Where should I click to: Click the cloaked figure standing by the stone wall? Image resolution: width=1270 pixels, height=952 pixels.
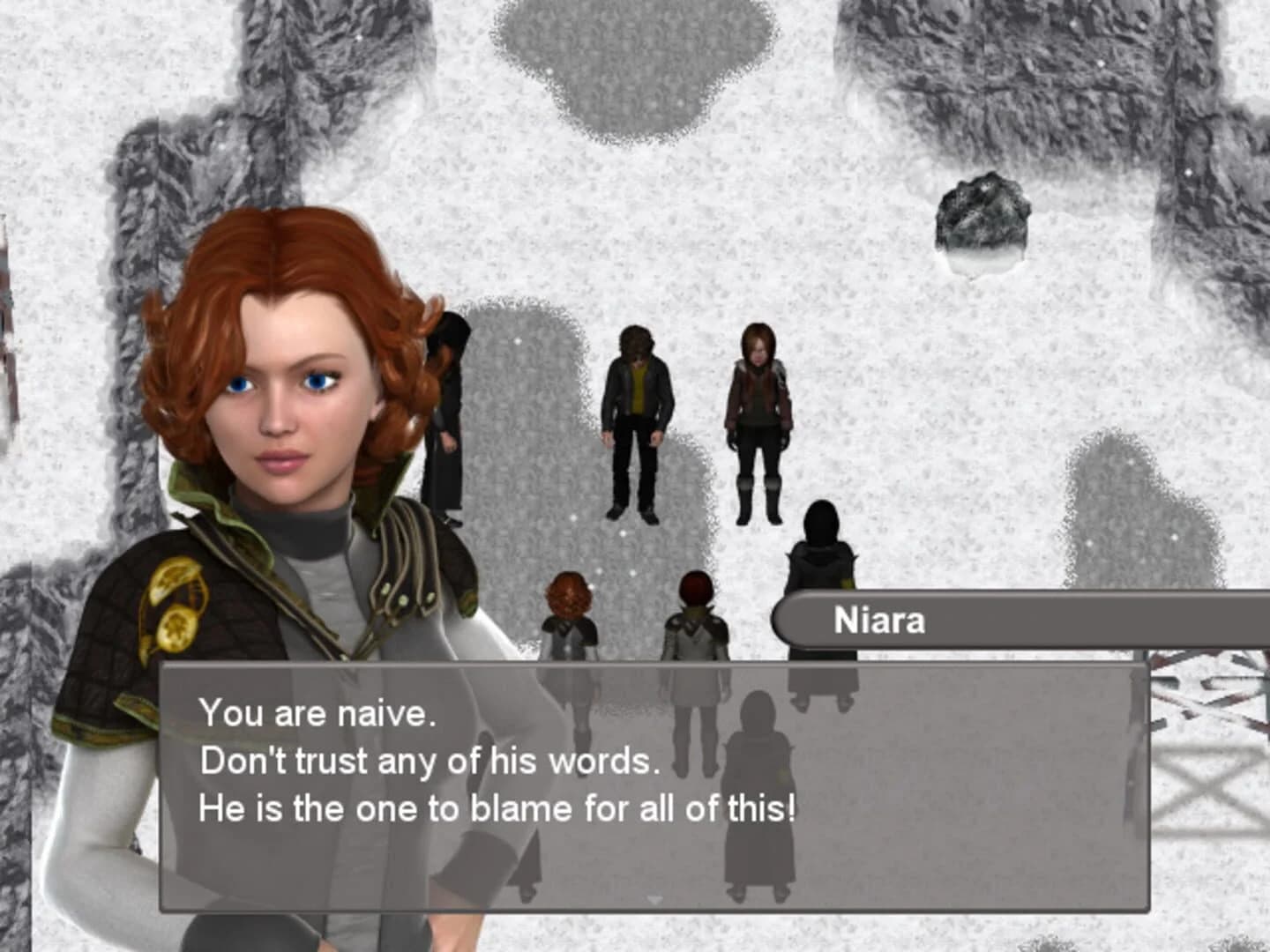[x=450, y=414]
